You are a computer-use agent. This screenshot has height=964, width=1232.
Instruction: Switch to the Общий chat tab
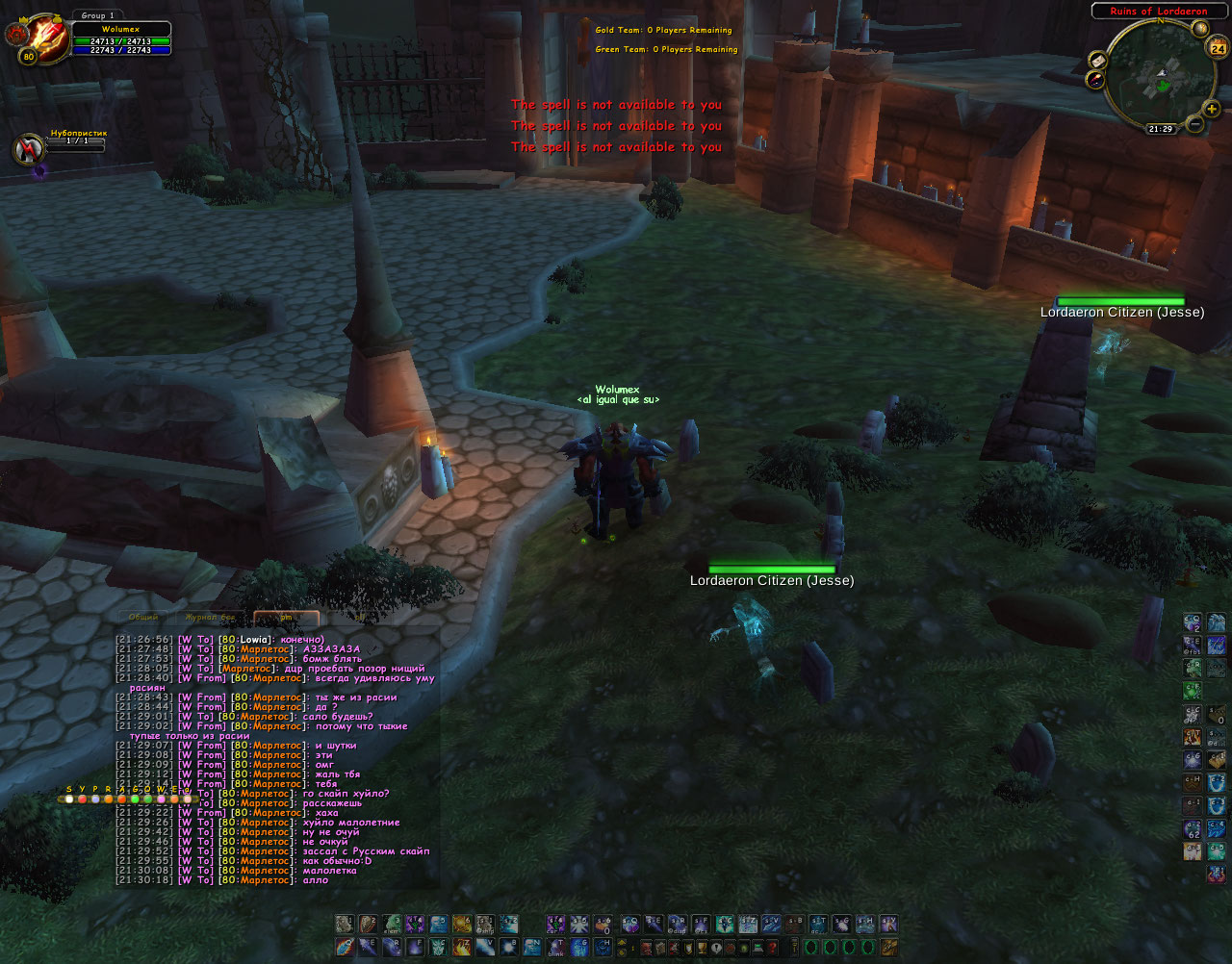tap(143, 617)
